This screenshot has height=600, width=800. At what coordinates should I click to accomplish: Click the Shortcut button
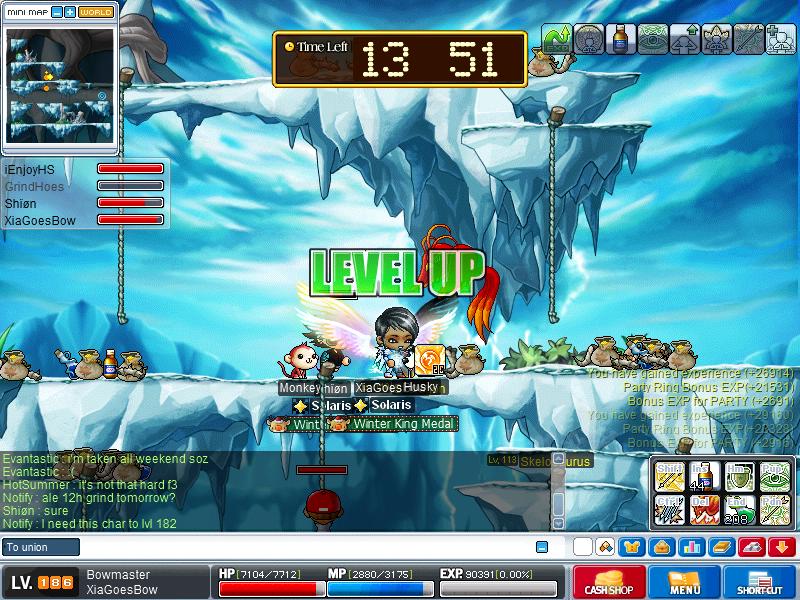(x=760, y=582)
